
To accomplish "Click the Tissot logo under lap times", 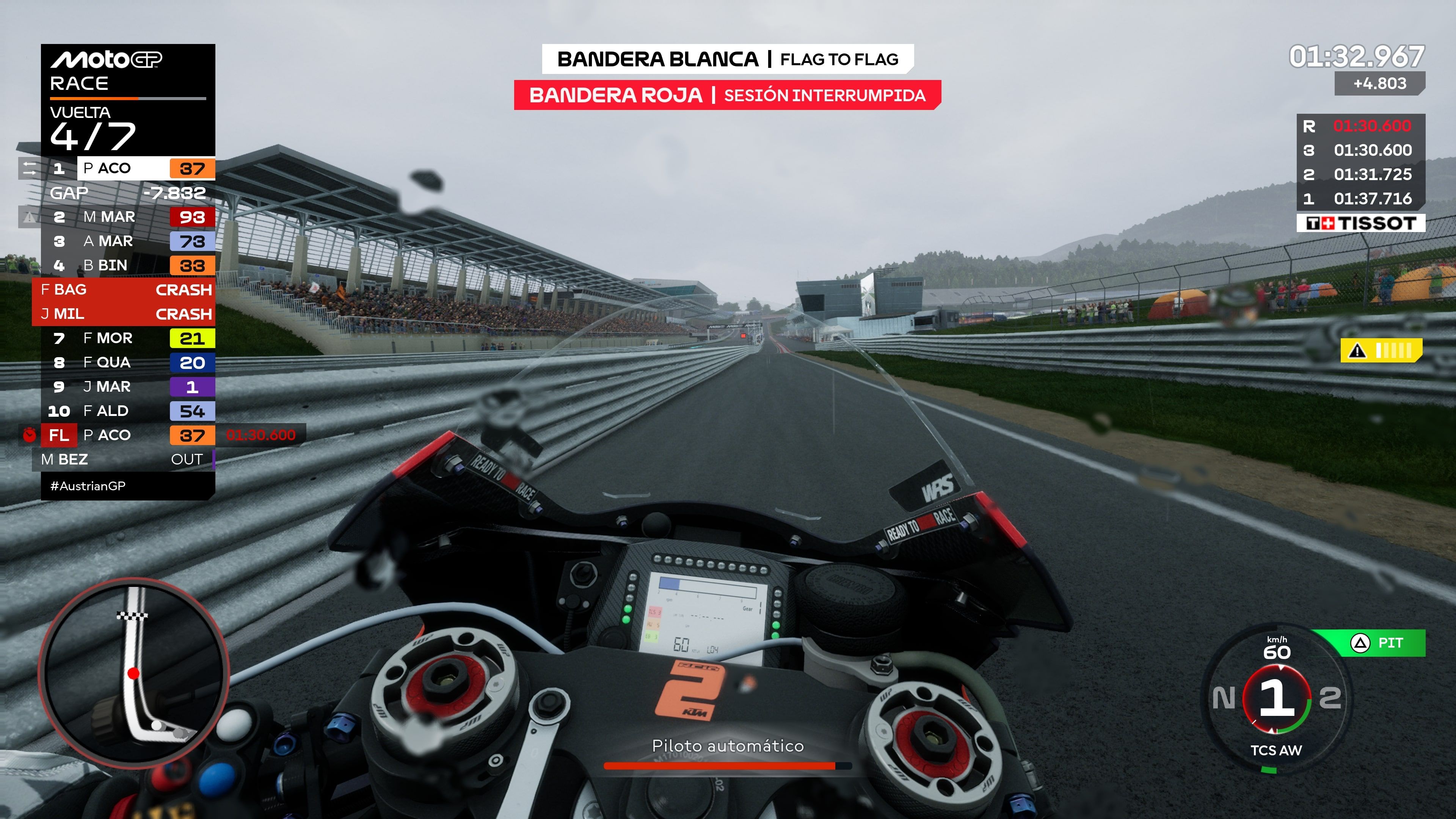I will (x=1360, y=223).
